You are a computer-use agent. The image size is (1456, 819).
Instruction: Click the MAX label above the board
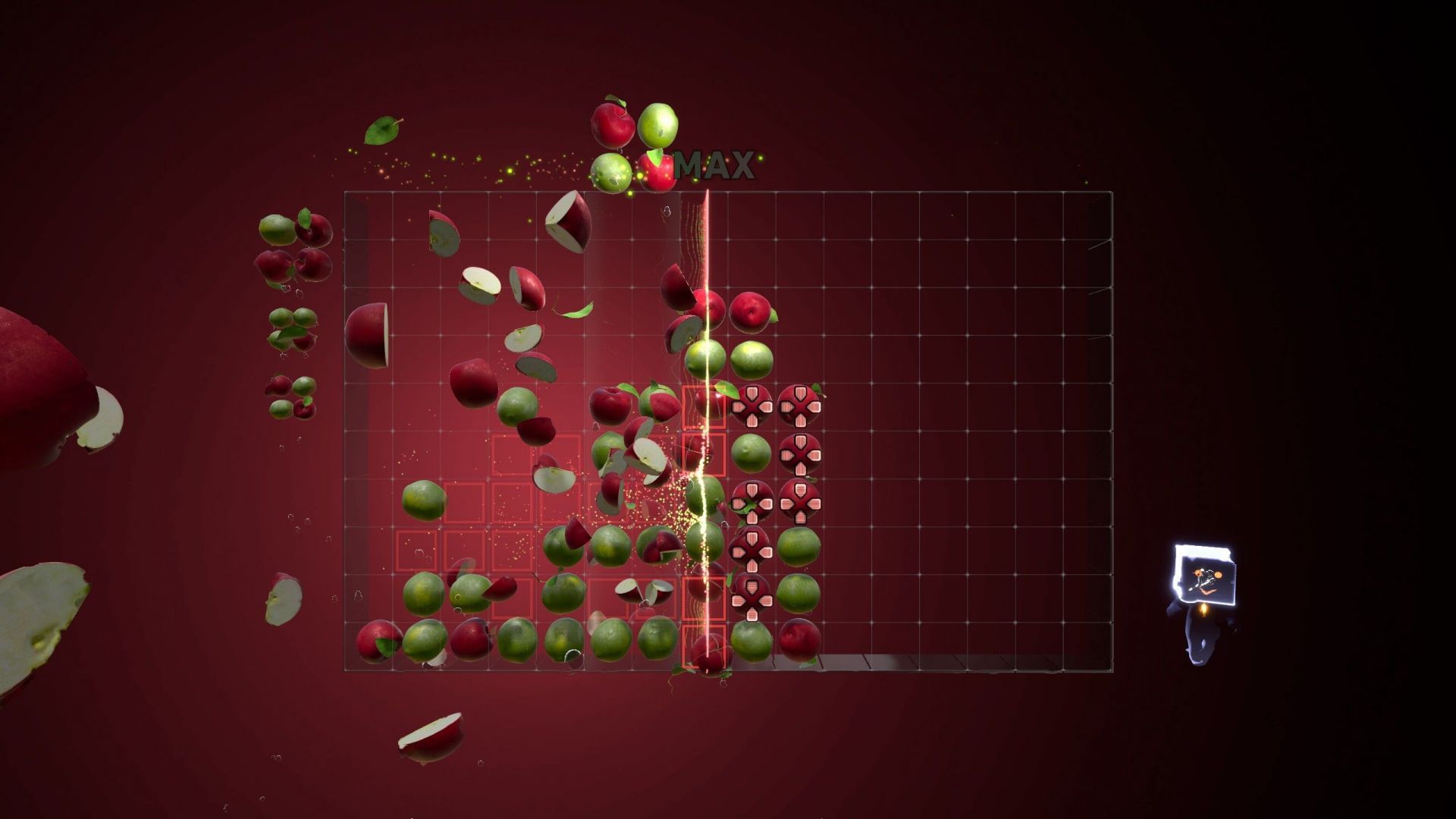click(717, 163)
